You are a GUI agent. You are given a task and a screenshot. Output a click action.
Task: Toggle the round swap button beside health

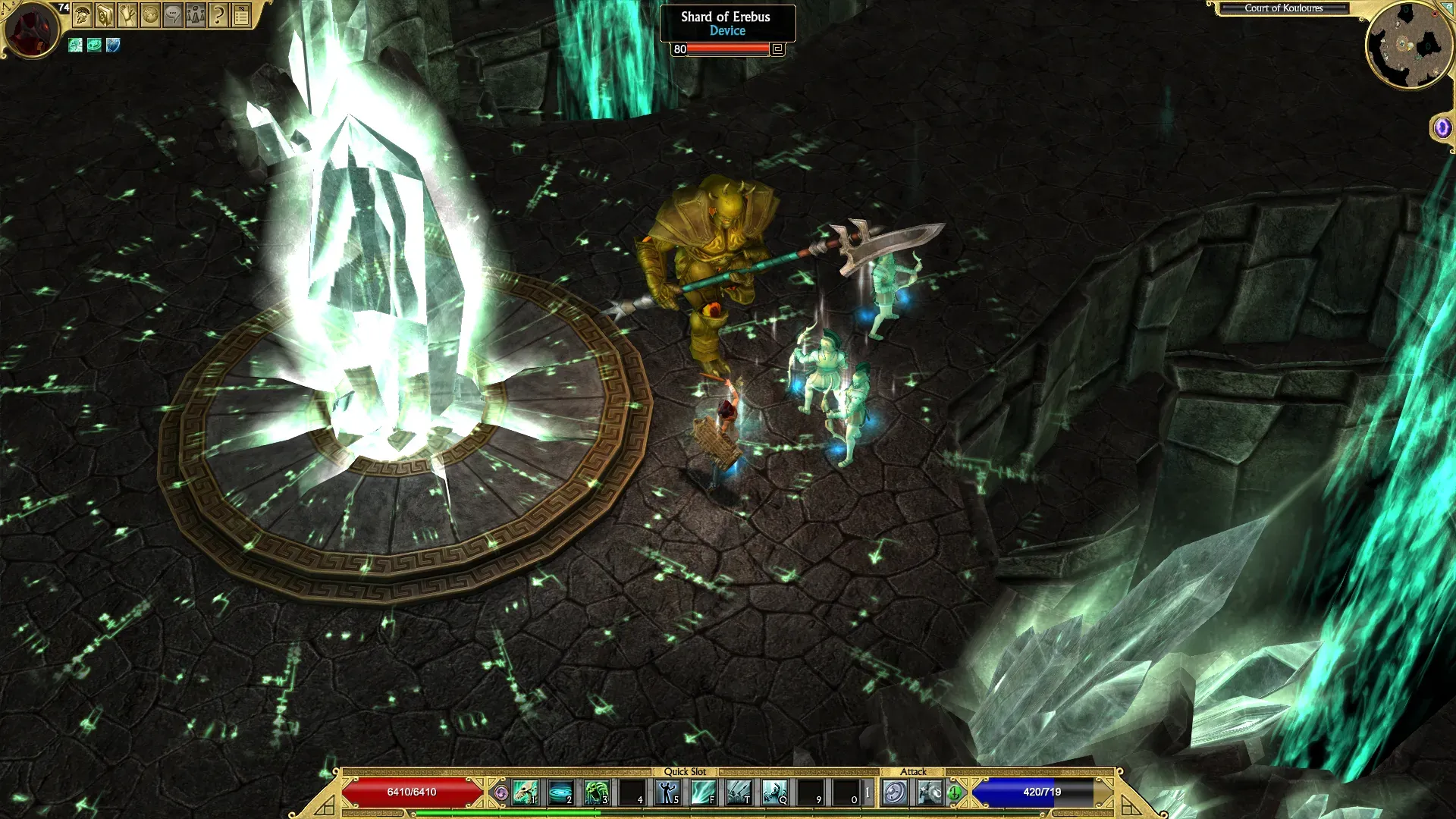tap(500, 793)
